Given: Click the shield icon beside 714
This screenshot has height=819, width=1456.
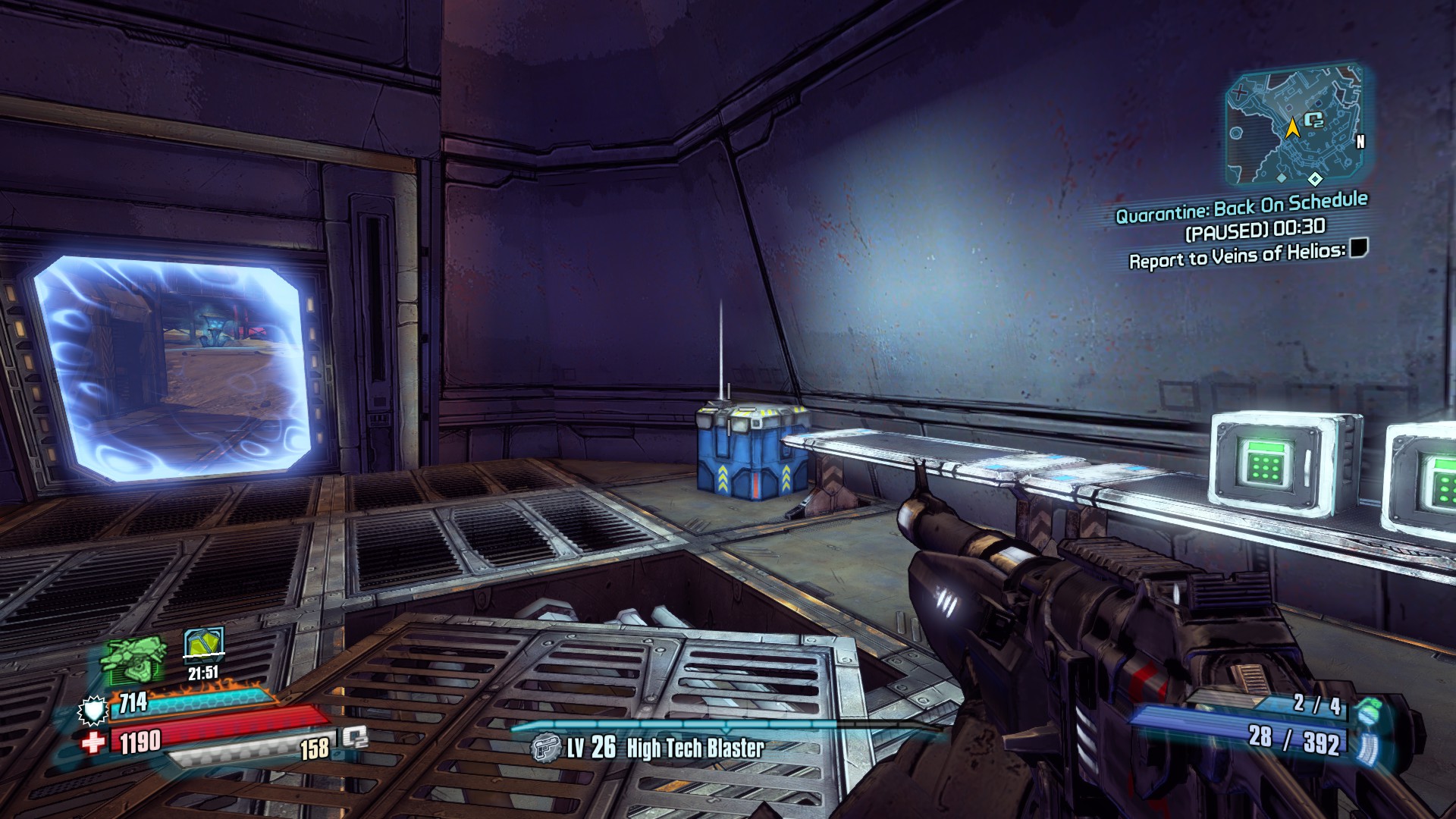Looking at the screenshot, I should tap(93, 711).
